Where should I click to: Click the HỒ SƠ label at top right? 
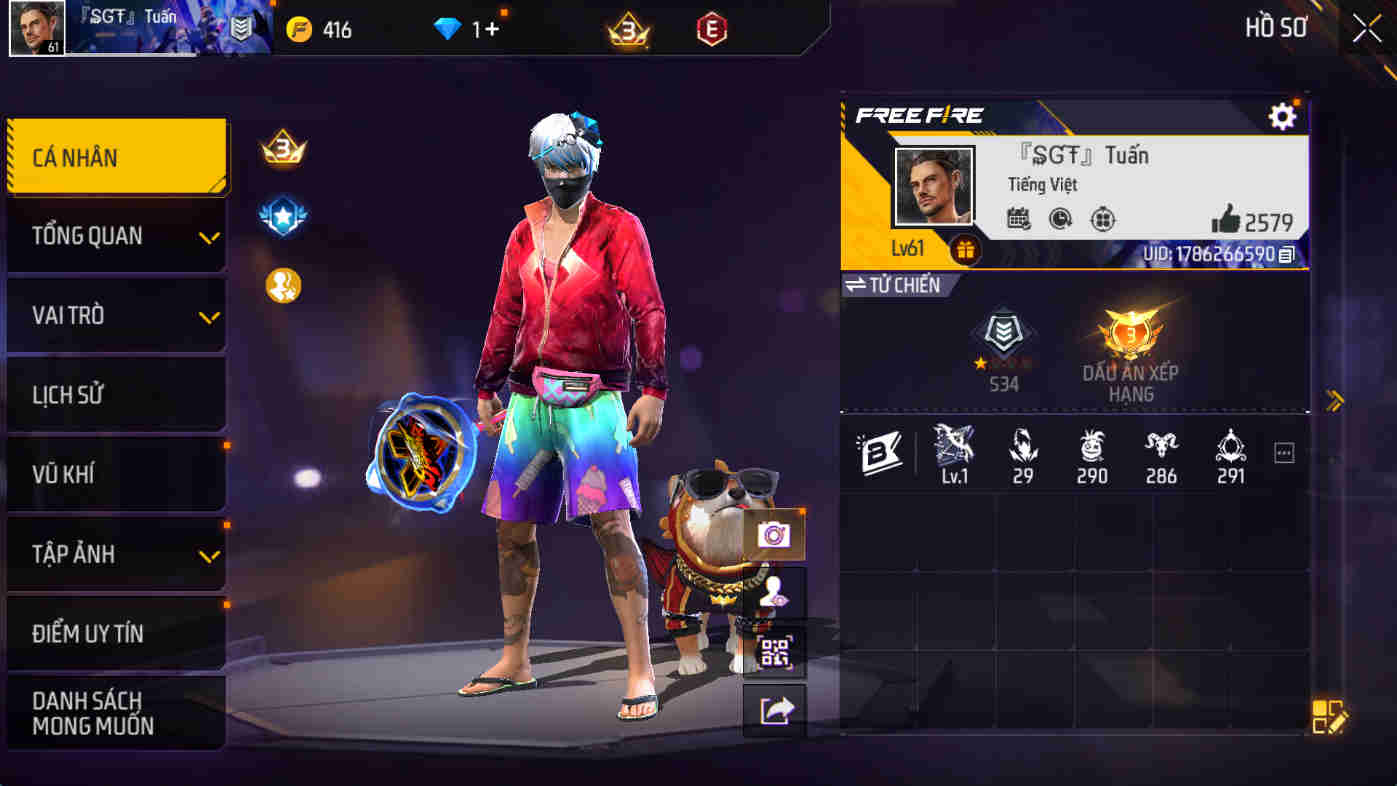(x=1277, y=28)
